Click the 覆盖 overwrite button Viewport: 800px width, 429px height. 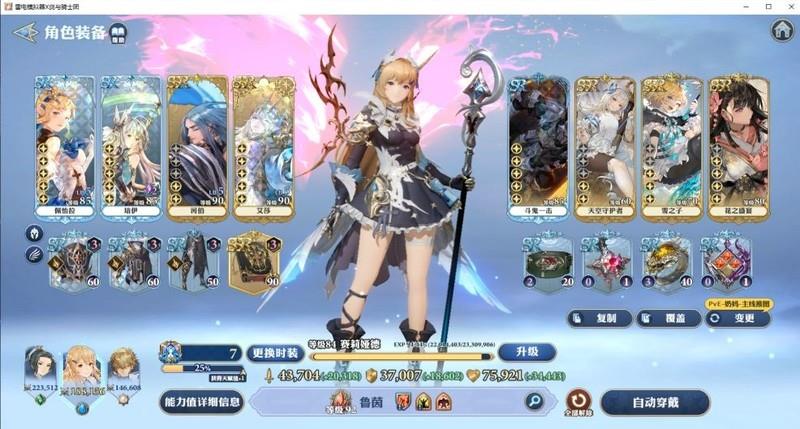click(x=668, y=318)
